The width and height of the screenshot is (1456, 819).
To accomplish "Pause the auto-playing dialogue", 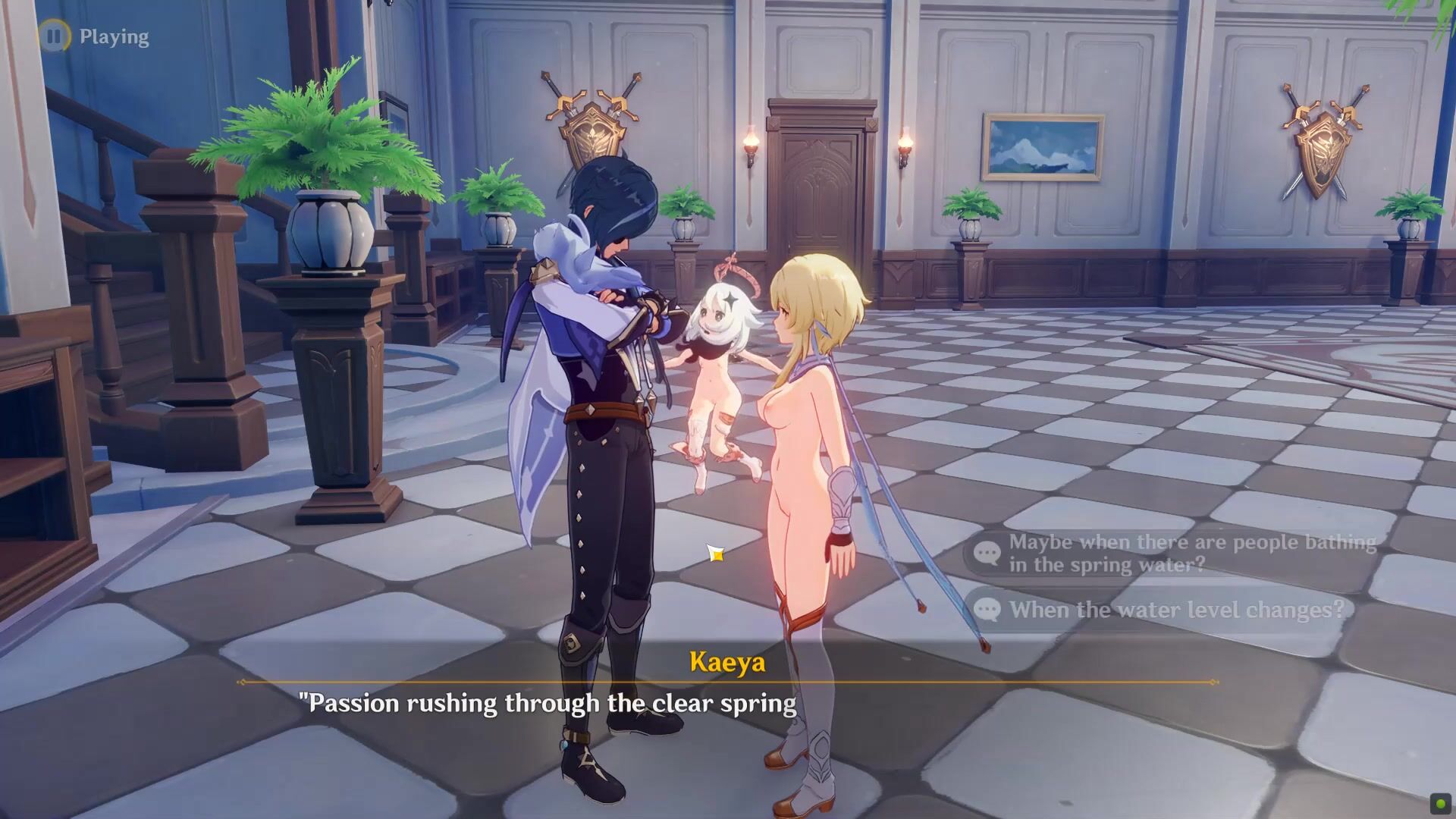I will coord(53,36).
